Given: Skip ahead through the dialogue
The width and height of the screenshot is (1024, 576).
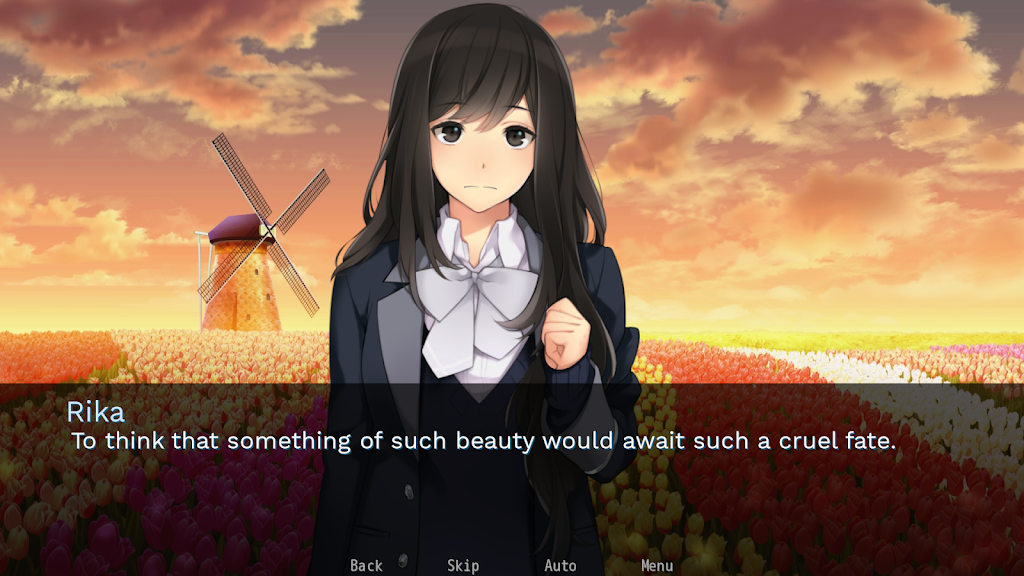Looking at the screenshot, I should (x=463, y=565).
